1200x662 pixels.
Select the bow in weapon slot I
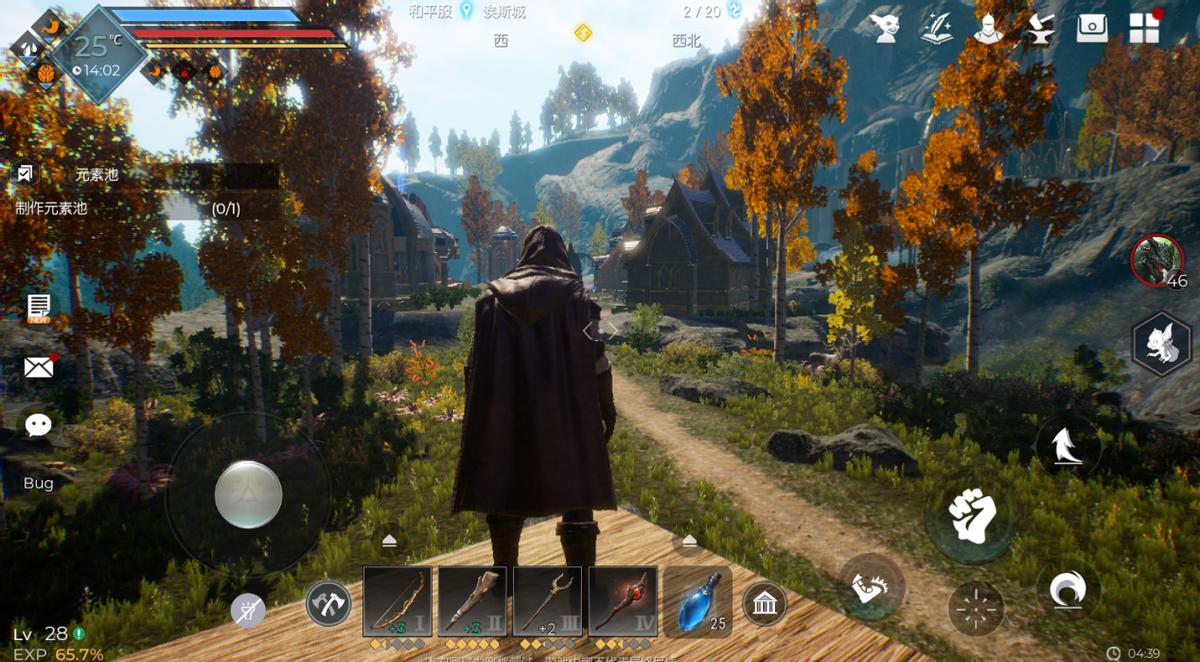pos(397,602)
